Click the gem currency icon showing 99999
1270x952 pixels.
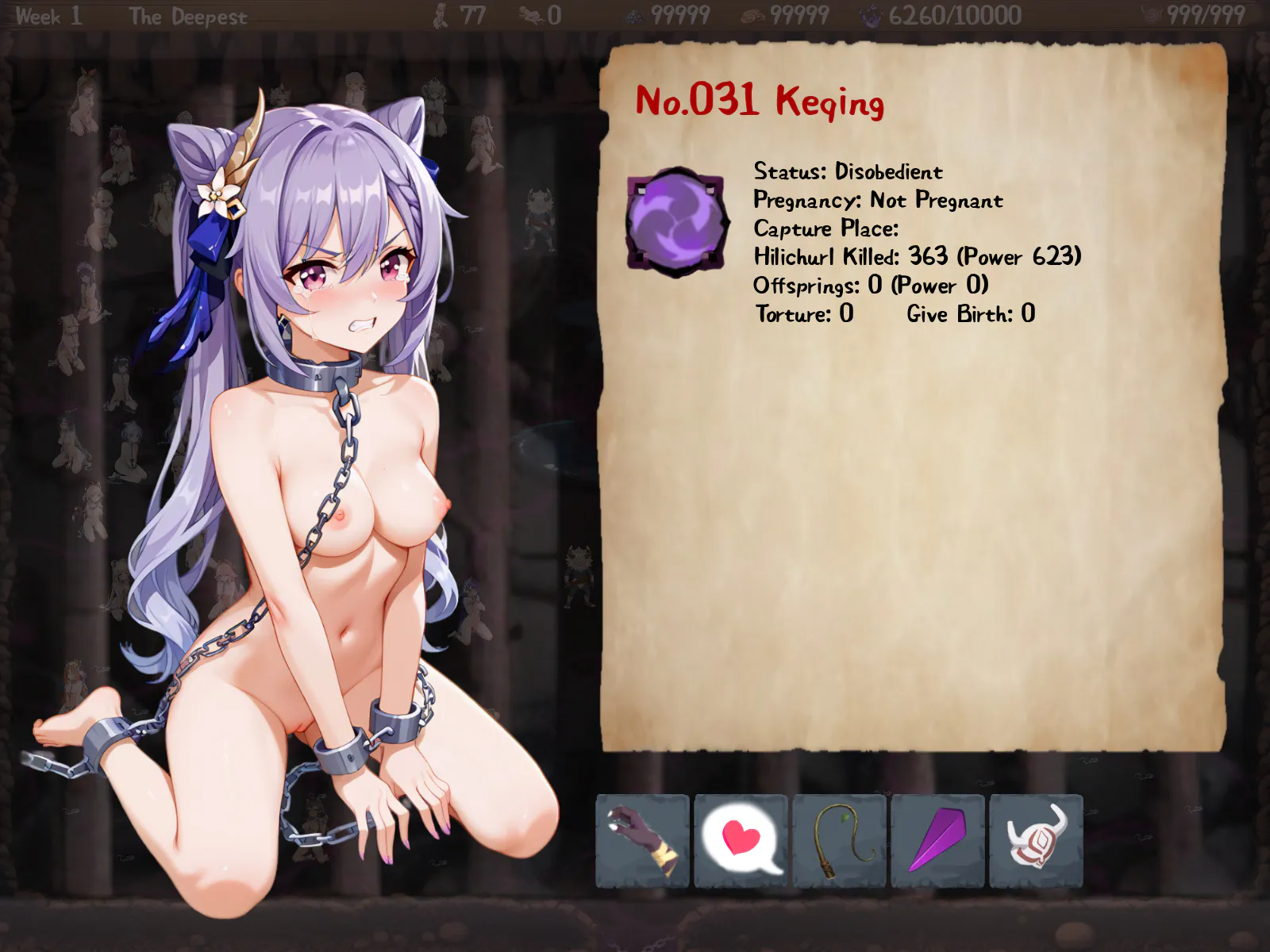[x=635, y=14]
